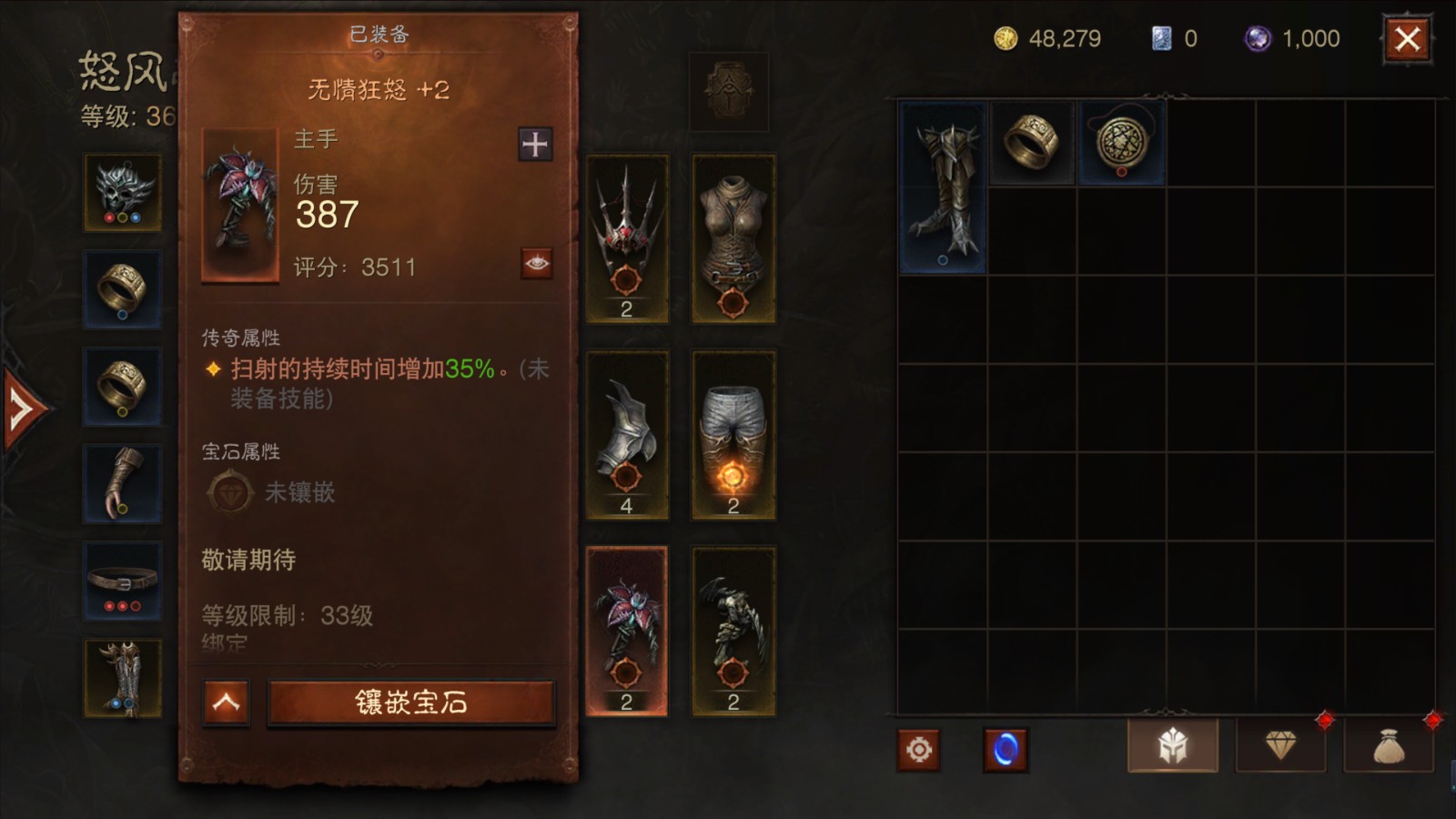Image resolution: width=1456 pixels, height=819 pixels.
Task: Click the gloves equipment slot
Action: [123, 482]
